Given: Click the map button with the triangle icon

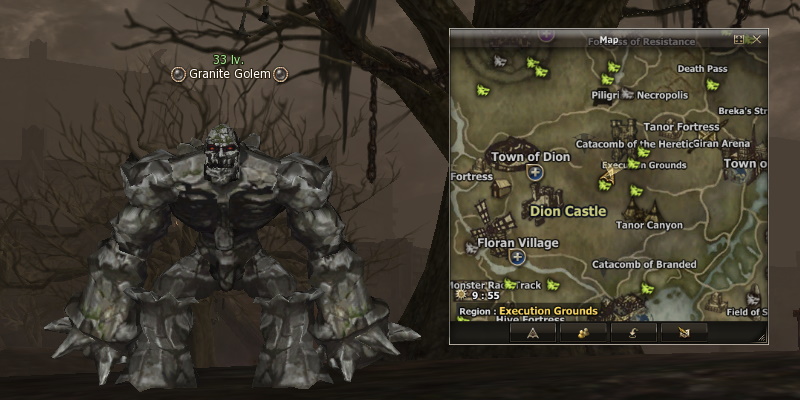Looking at the screenshot, I should coord(533,331).
